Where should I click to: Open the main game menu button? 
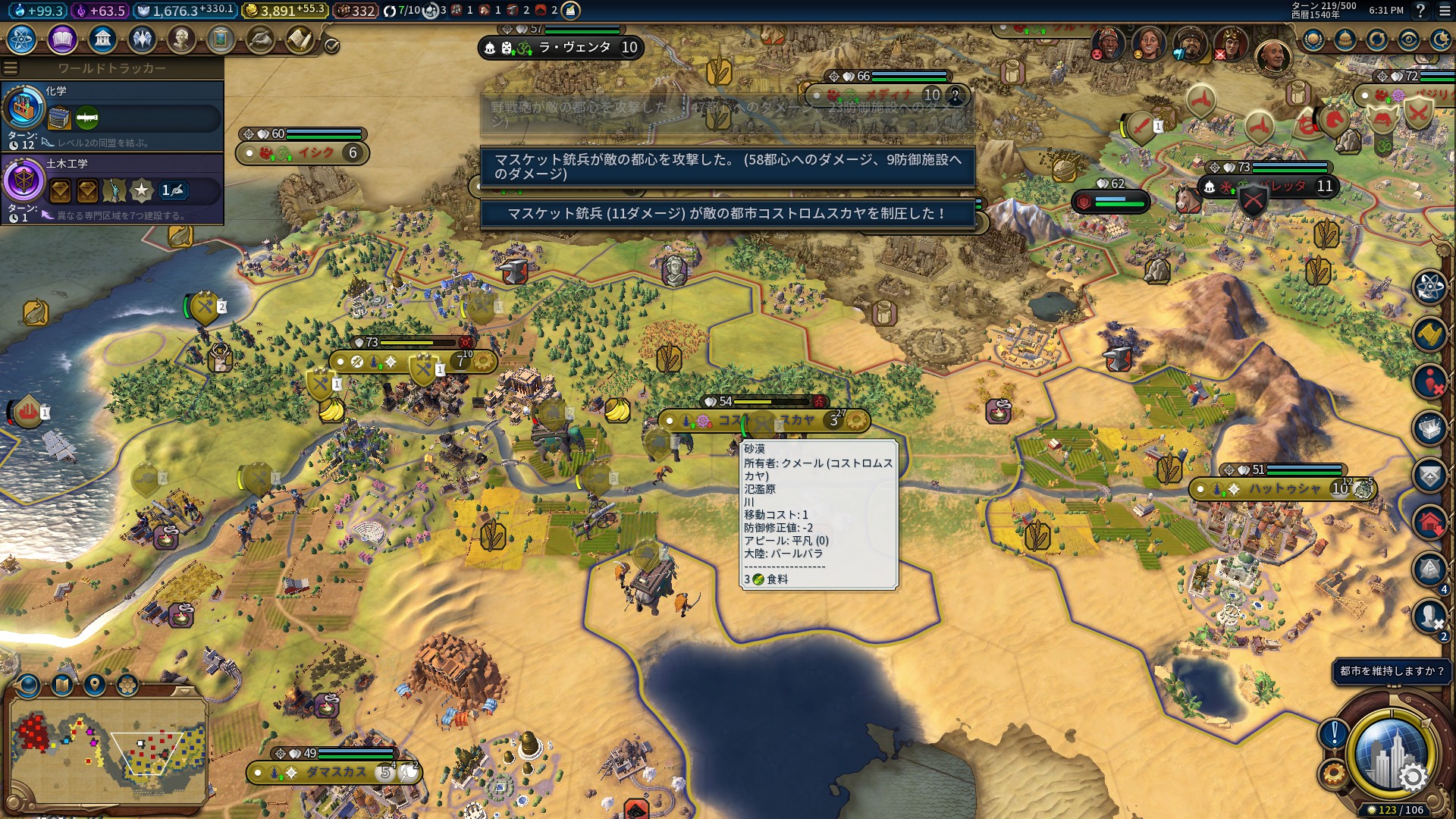(1443, 11)
